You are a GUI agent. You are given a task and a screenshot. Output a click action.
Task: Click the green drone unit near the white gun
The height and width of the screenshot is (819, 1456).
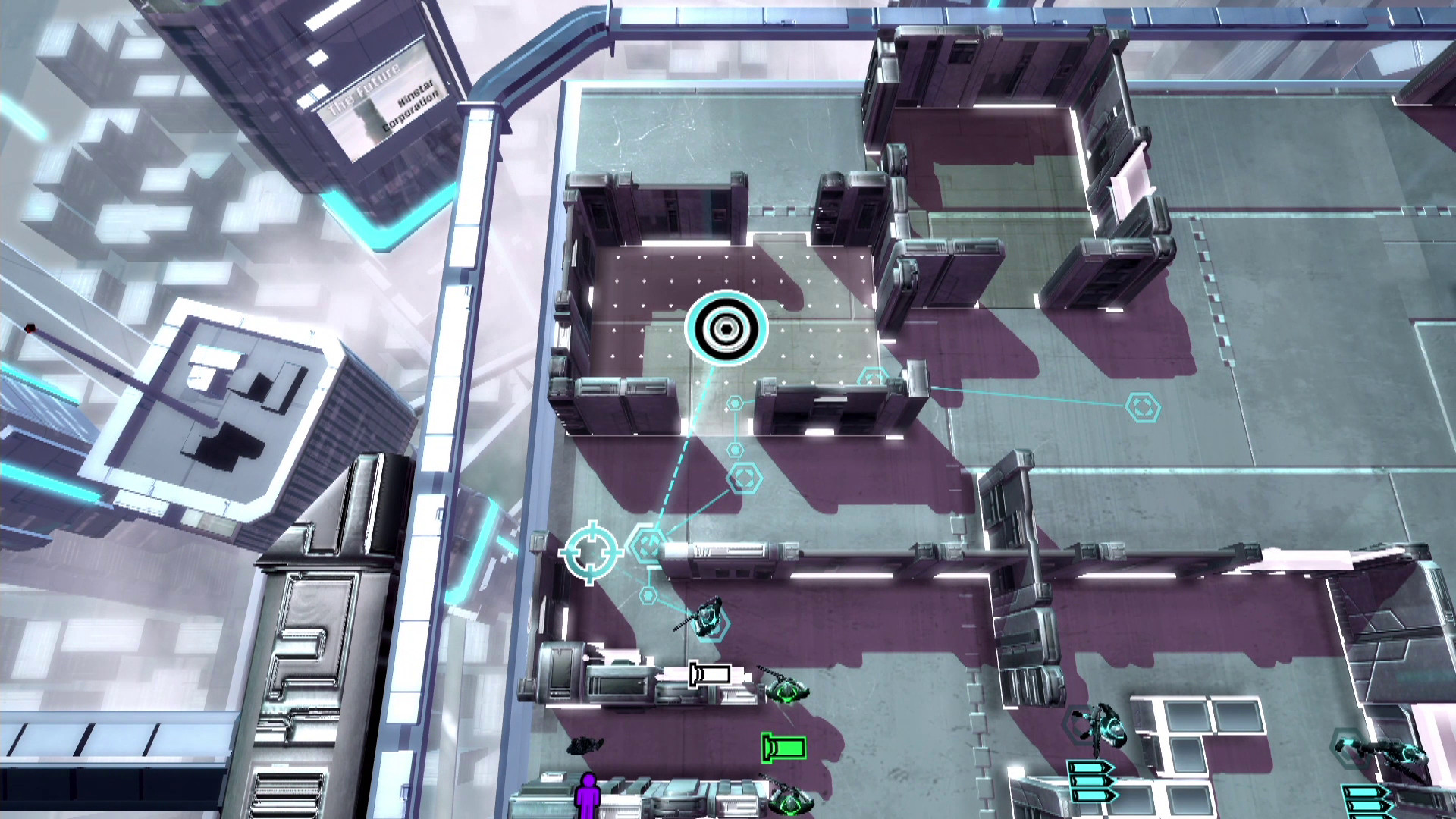pos(789,692)
